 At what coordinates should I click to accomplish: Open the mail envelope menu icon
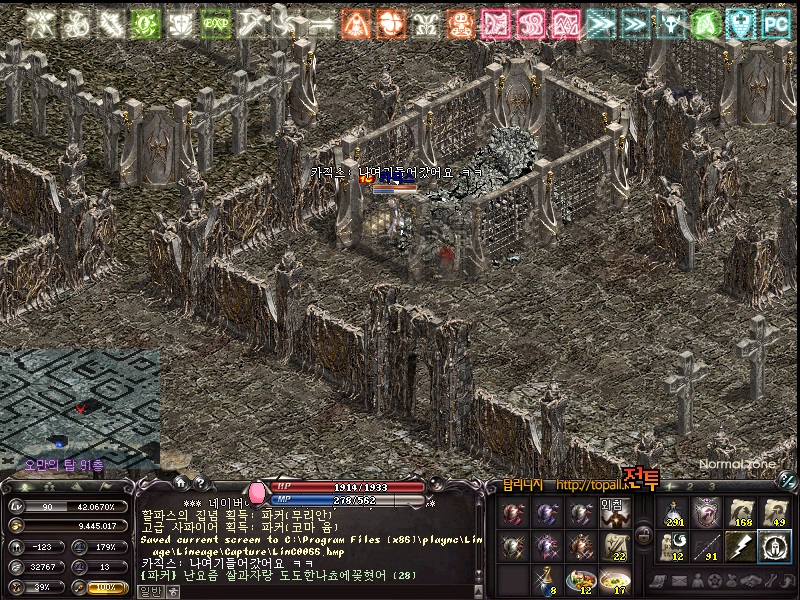680,580
